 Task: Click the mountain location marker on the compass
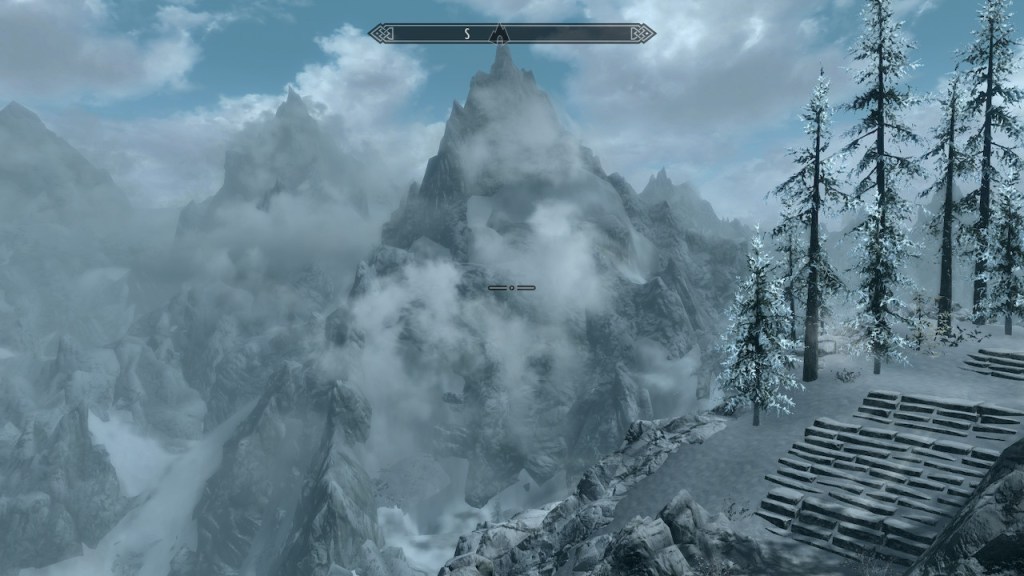click(x=498, y=34)
